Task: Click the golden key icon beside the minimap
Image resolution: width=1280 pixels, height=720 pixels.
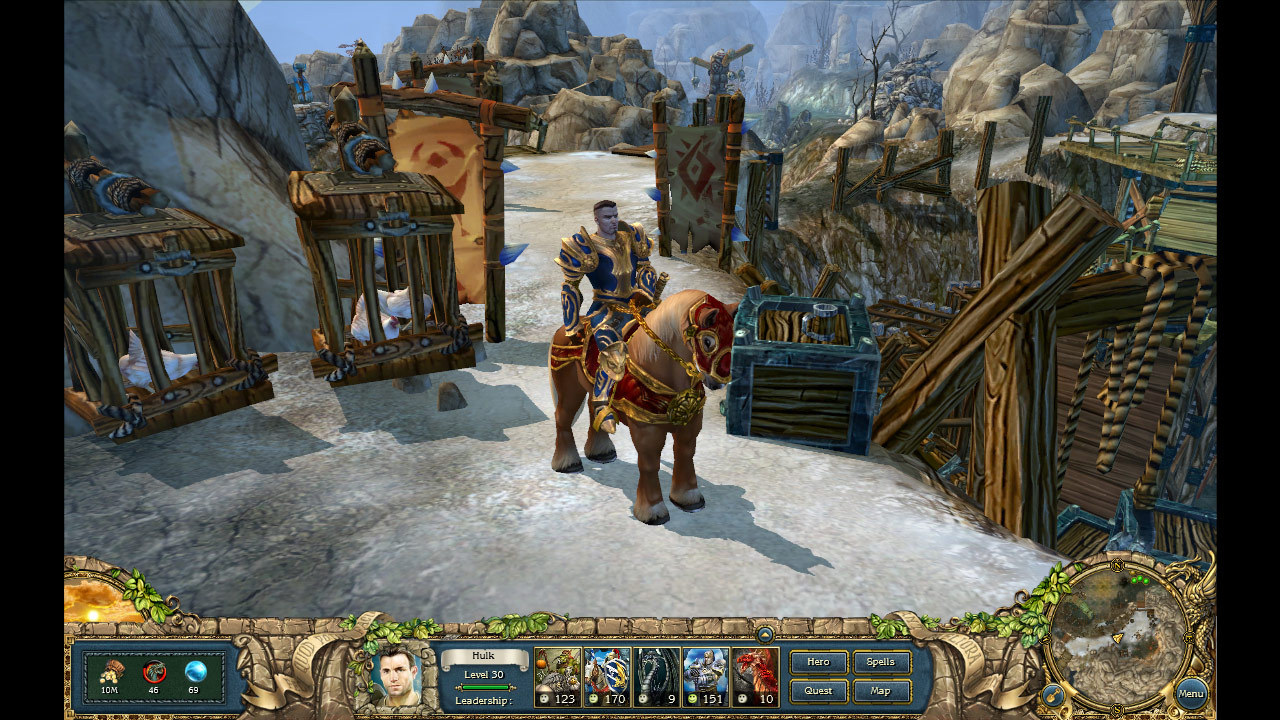Action: (x=1053, y=694)
